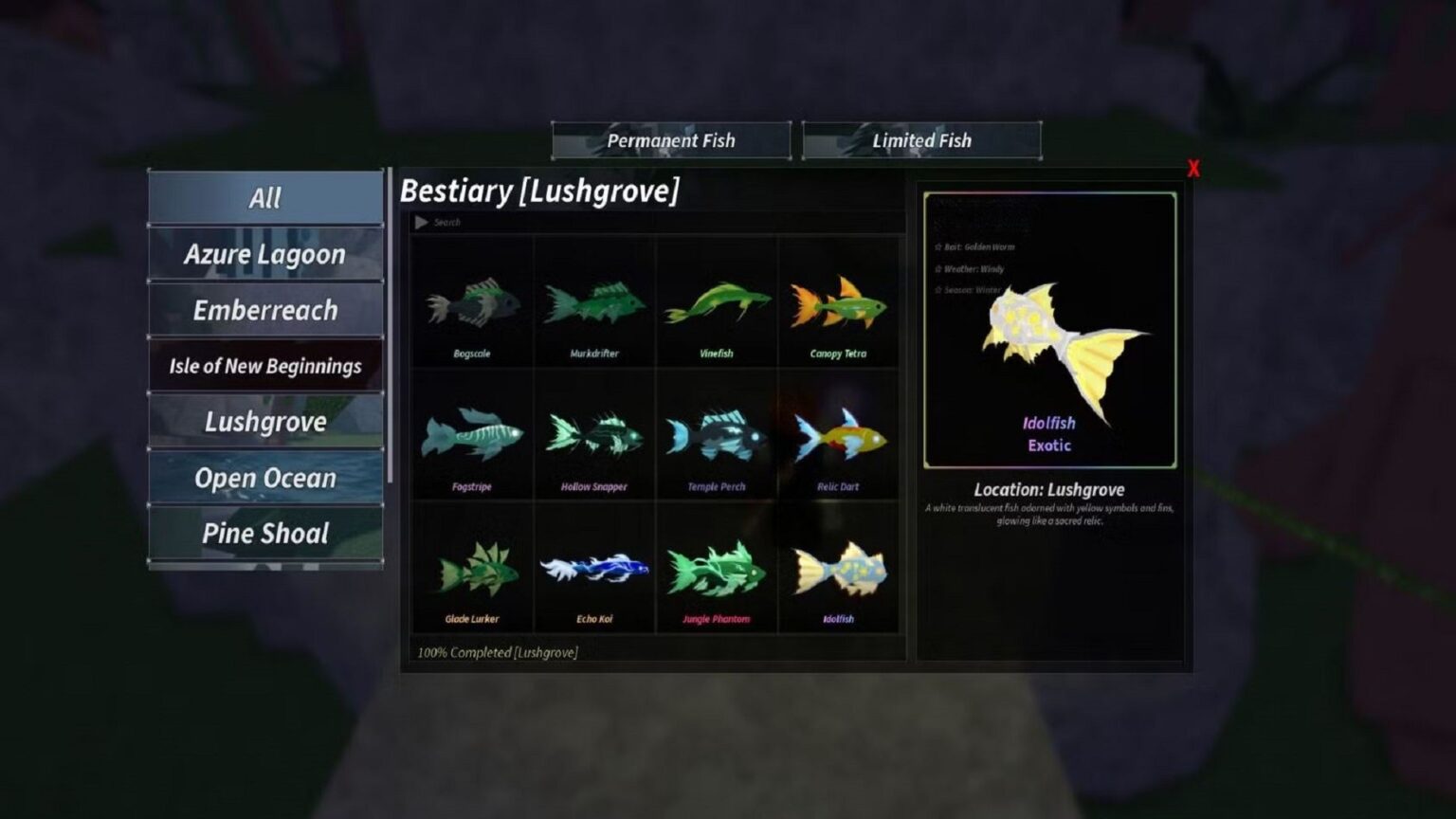Viewport: 1456px width, 819px height.
Task: Open the Hollow Snapper entry
Action: pos(594,436)
